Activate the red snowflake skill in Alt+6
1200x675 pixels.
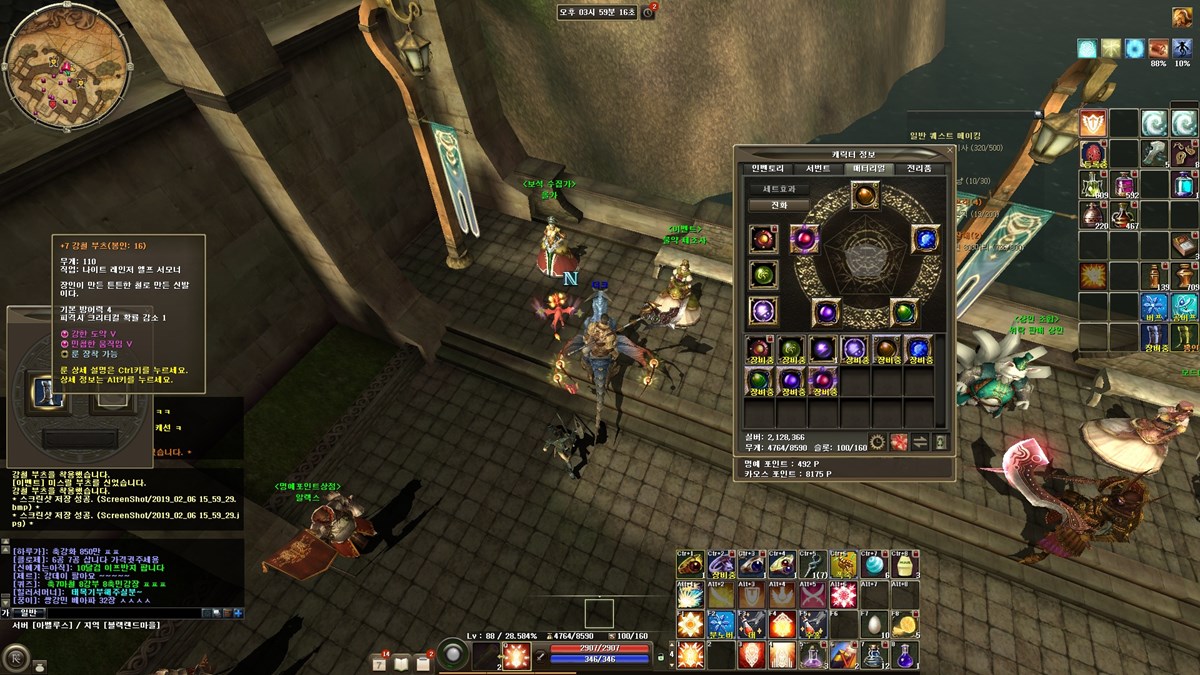click(x=842, y=596)
